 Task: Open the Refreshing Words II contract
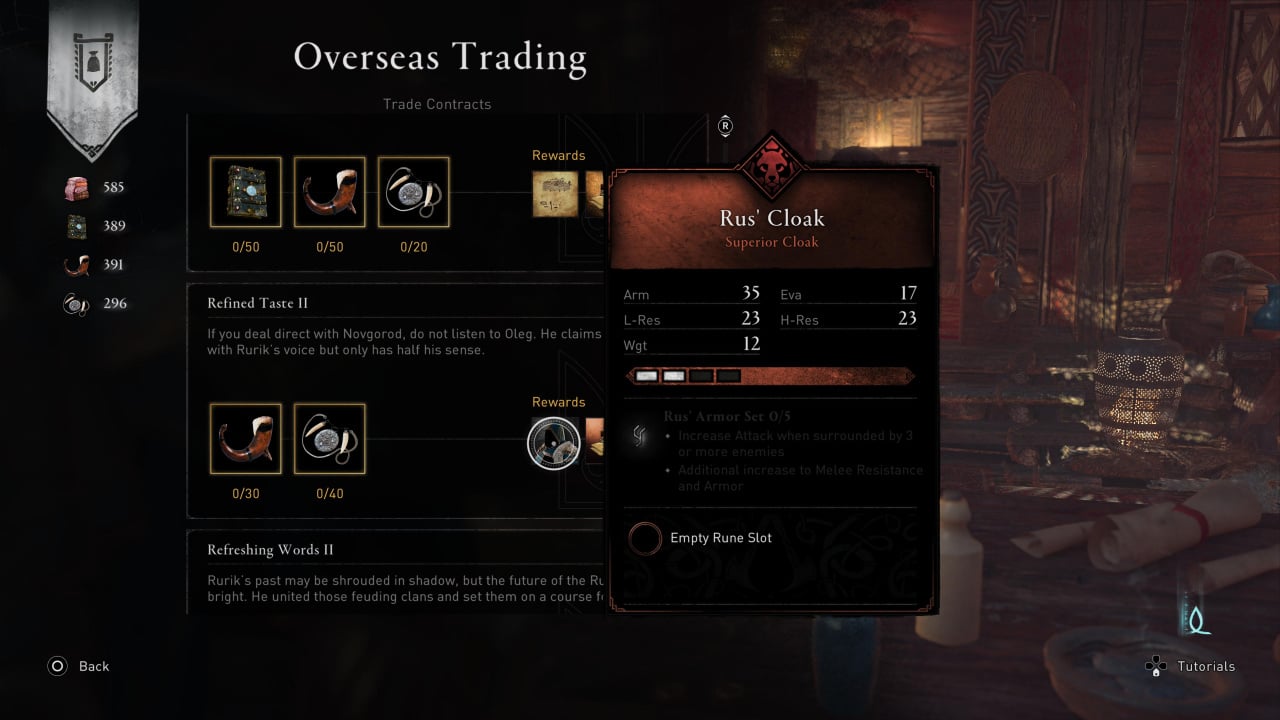pos(270,550)
